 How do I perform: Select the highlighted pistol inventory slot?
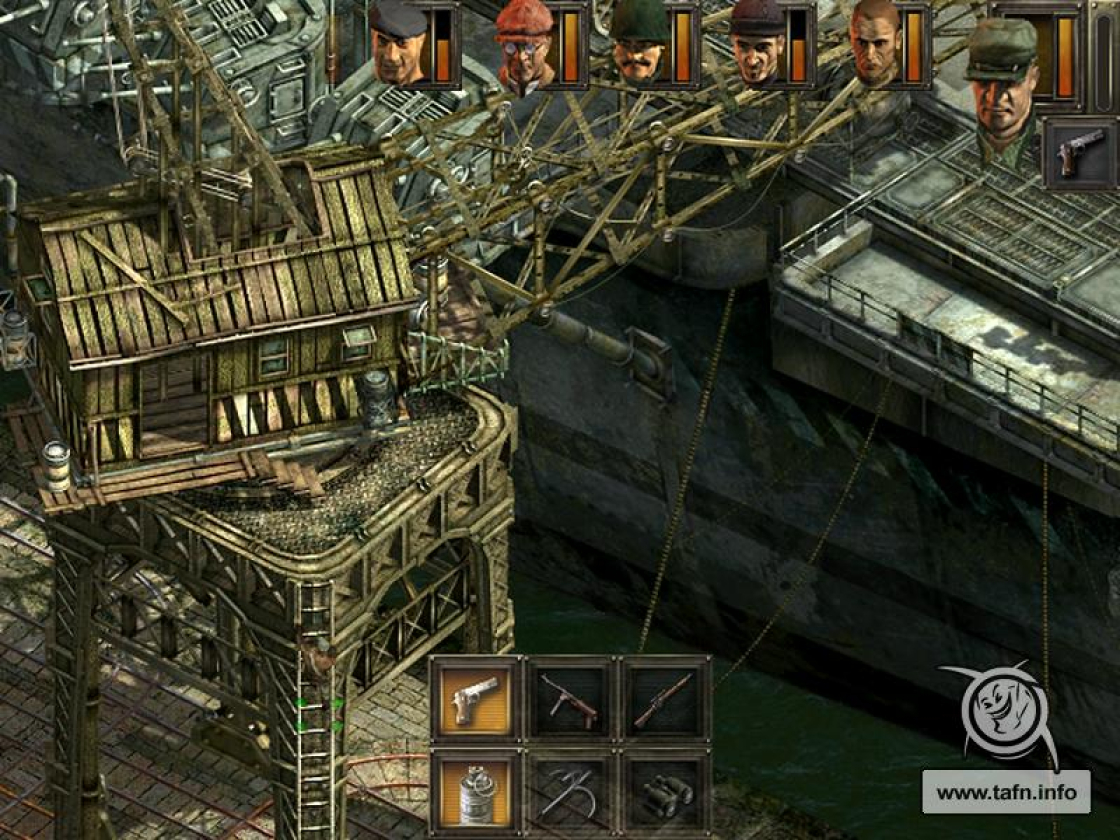click(x=476, y=699)
